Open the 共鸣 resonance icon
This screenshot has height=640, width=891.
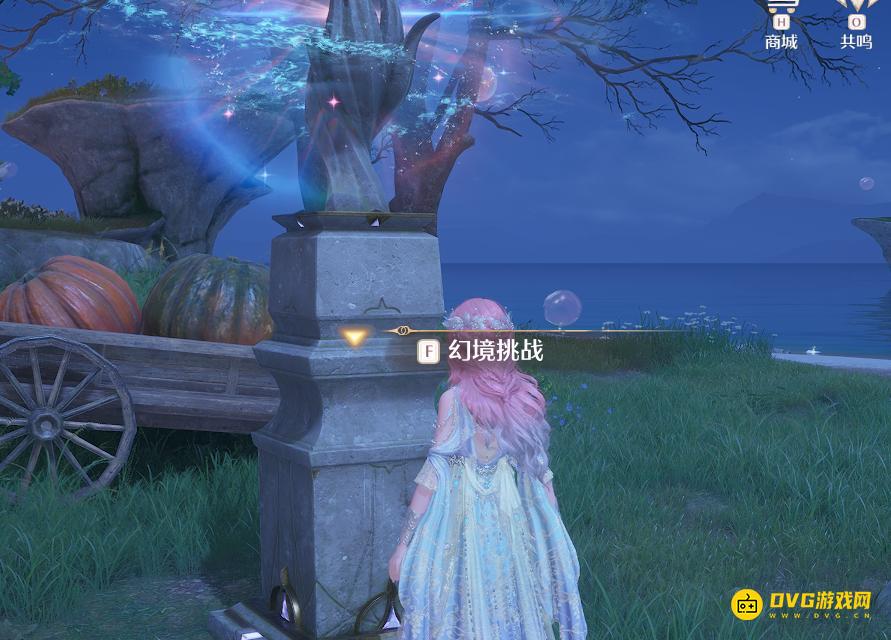click(x=855, y=24)
